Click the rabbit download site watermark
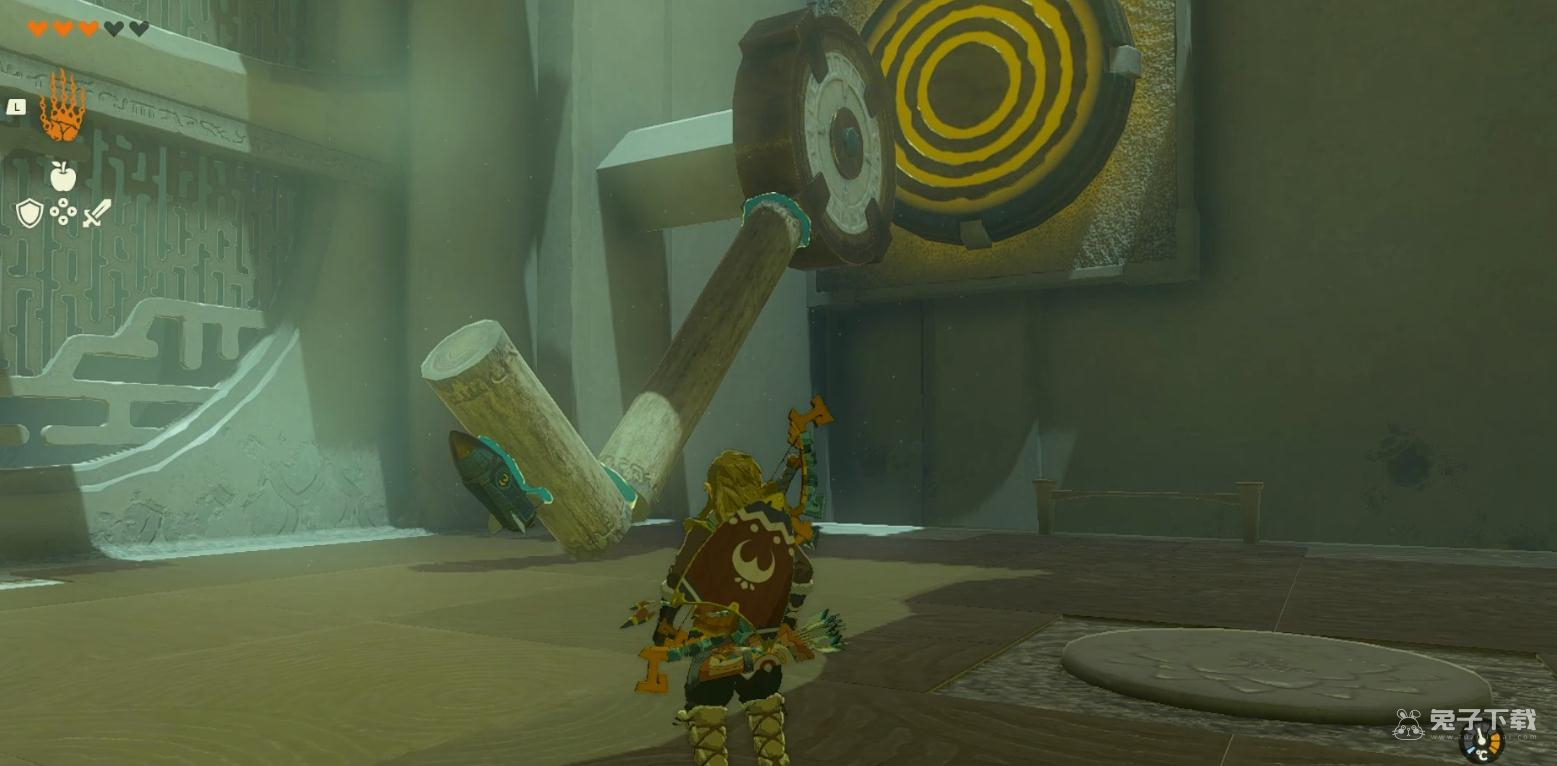Screen dimensions: 1557x766 [1465, 722]
